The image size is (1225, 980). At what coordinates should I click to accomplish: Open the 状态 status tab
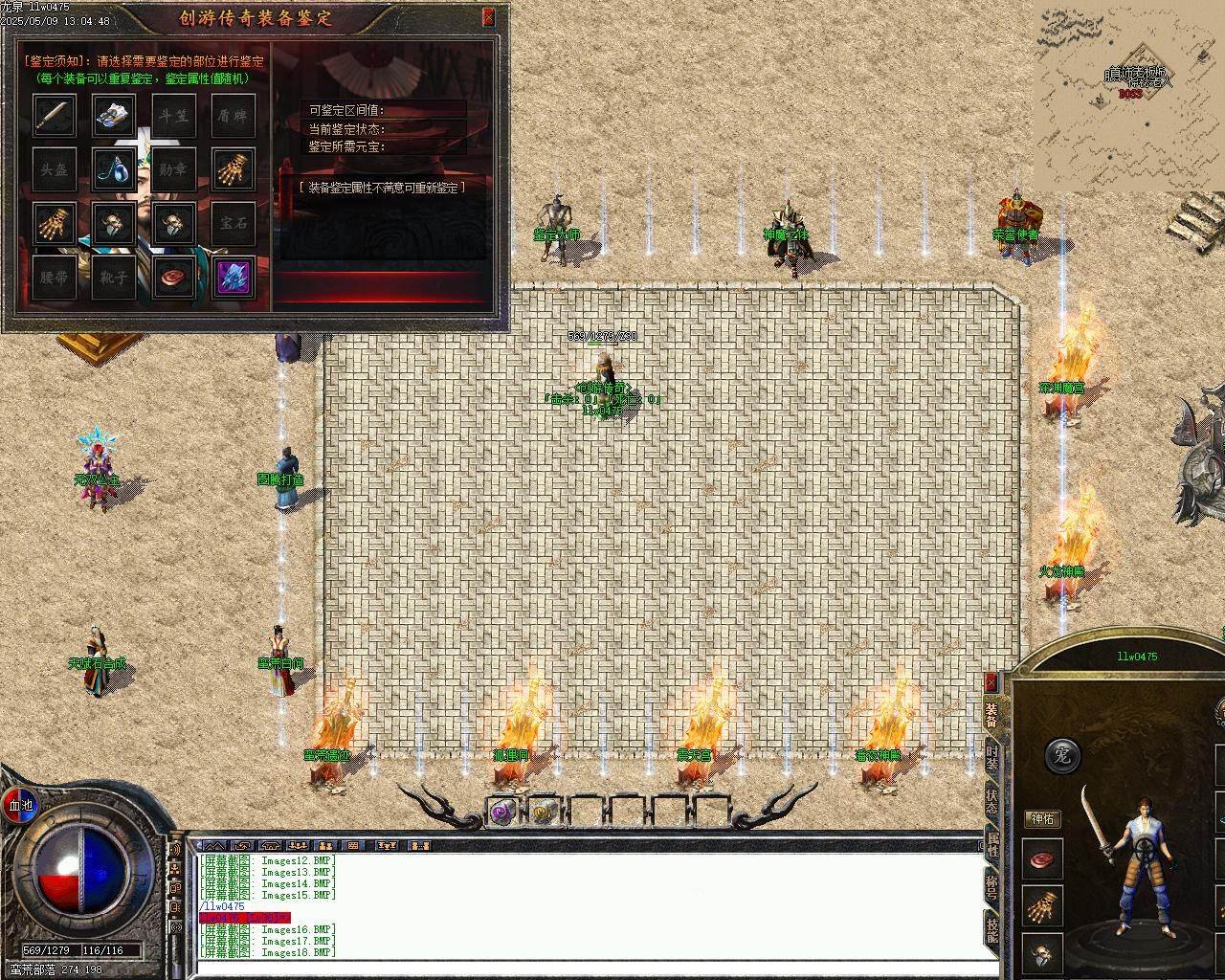pos(991,799)
